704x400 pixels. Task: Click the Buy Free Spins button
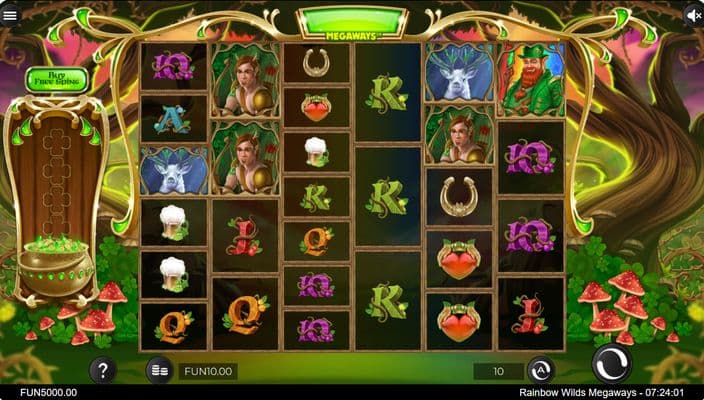57,79
